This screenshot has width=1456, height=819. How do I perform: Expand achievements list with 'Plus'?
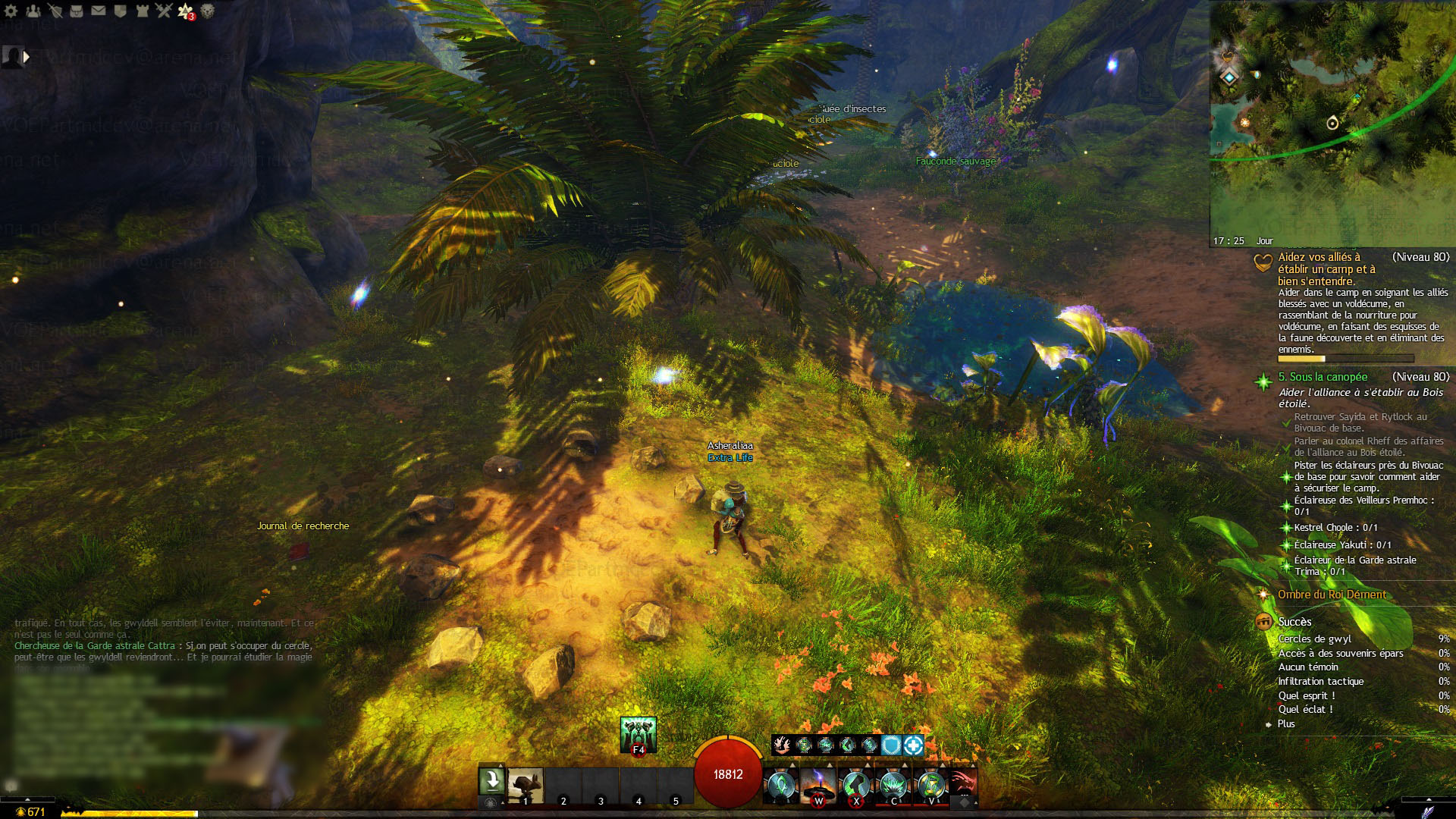tap(1286, 723)
